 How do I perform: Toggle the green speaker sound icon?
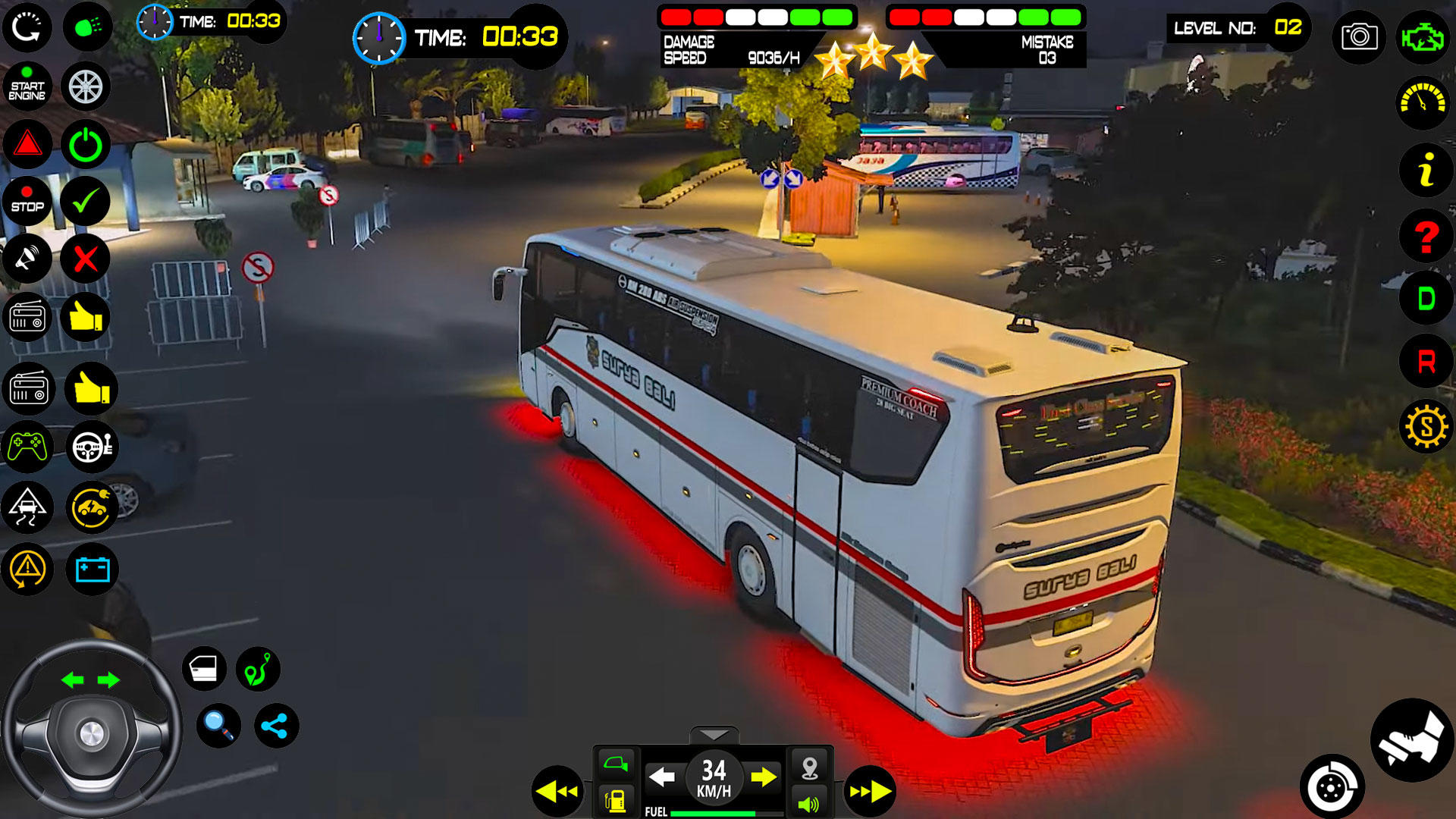pos(809,803)
